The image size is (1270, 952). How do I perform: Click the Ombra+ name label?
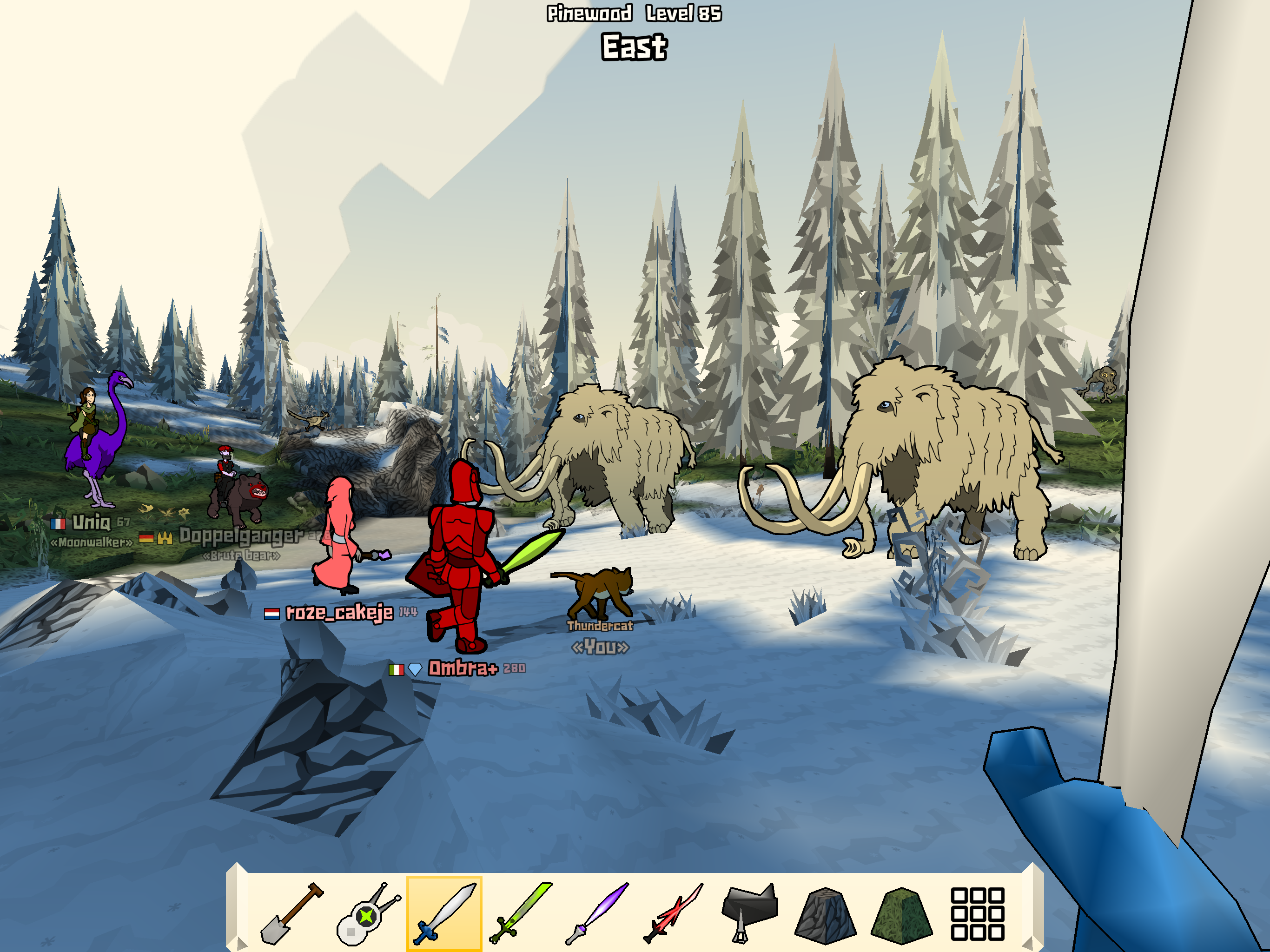click(463, 669)
